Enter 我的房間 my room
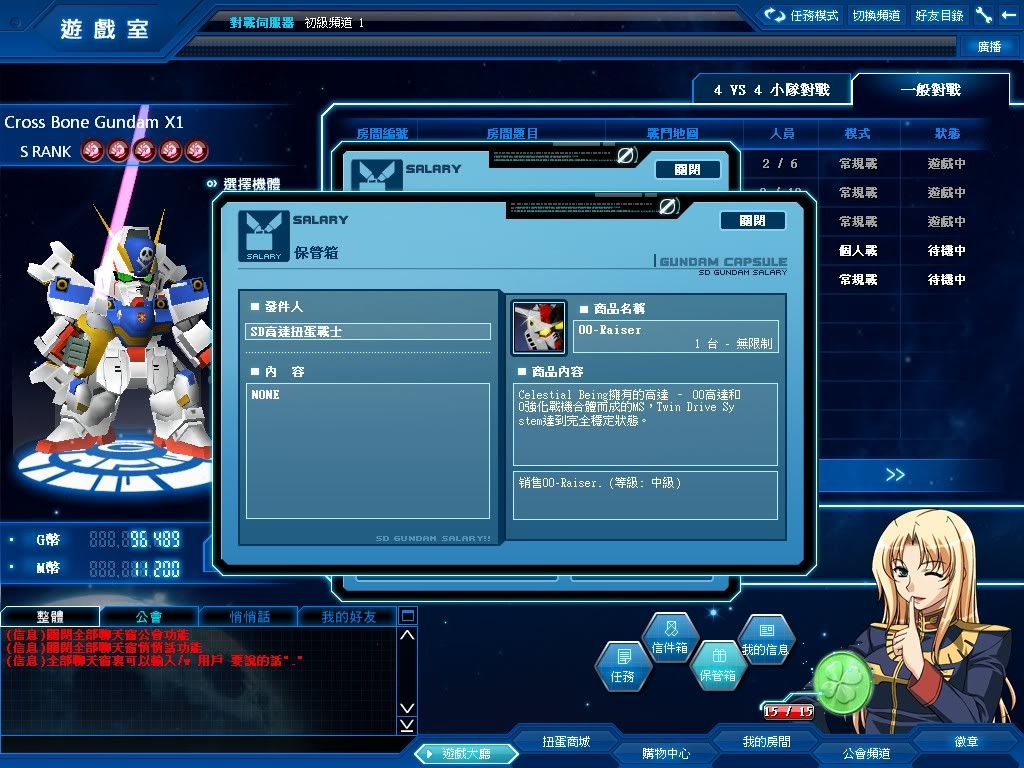 tap(766, 742)
